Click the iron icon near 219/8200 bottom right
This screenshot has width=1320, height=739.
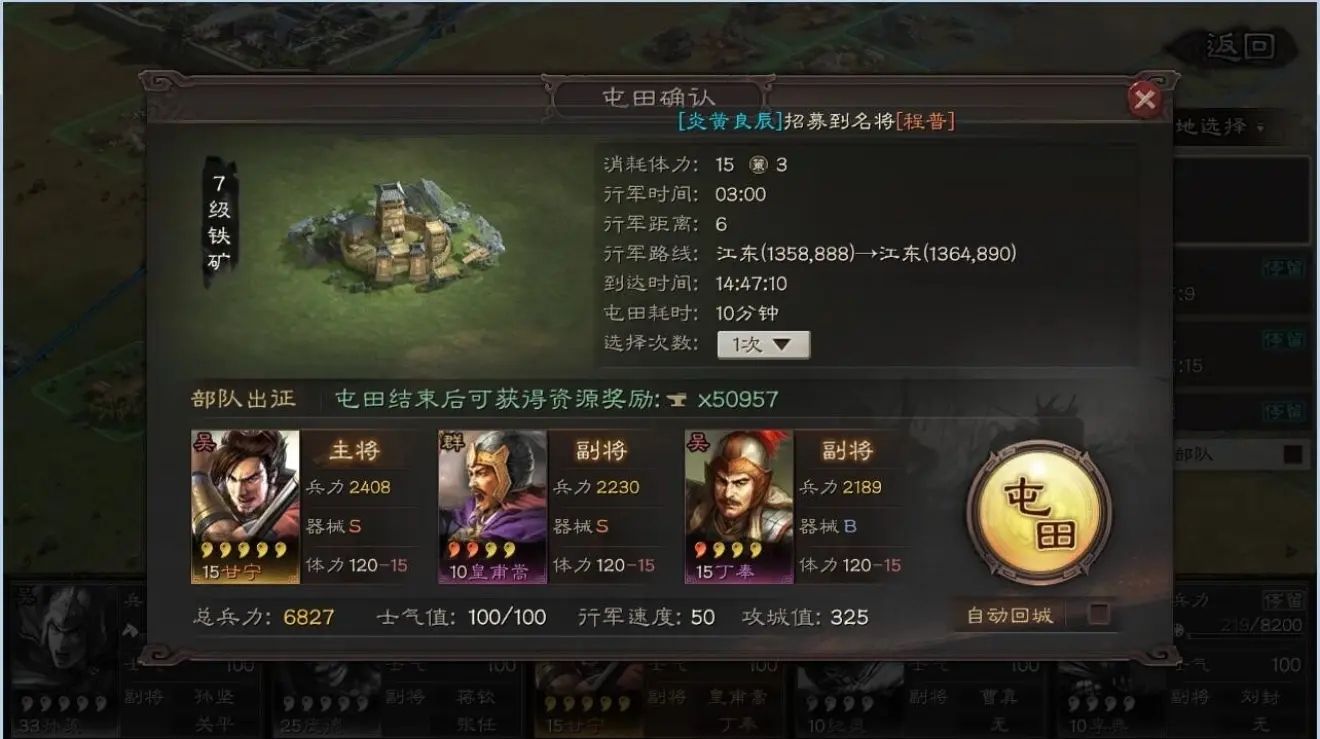(1180, 628)
